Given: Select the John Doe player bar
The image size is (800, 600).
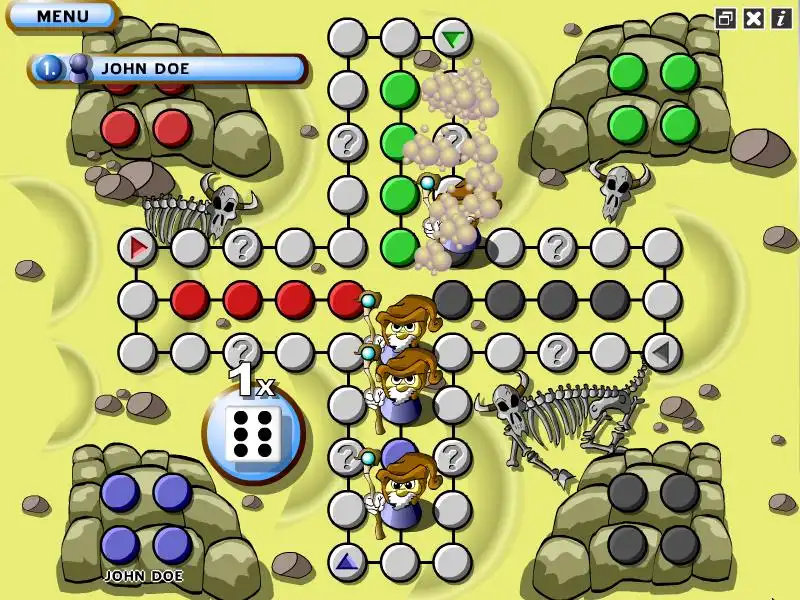Looking at the screenshot, I should [168, 69].
